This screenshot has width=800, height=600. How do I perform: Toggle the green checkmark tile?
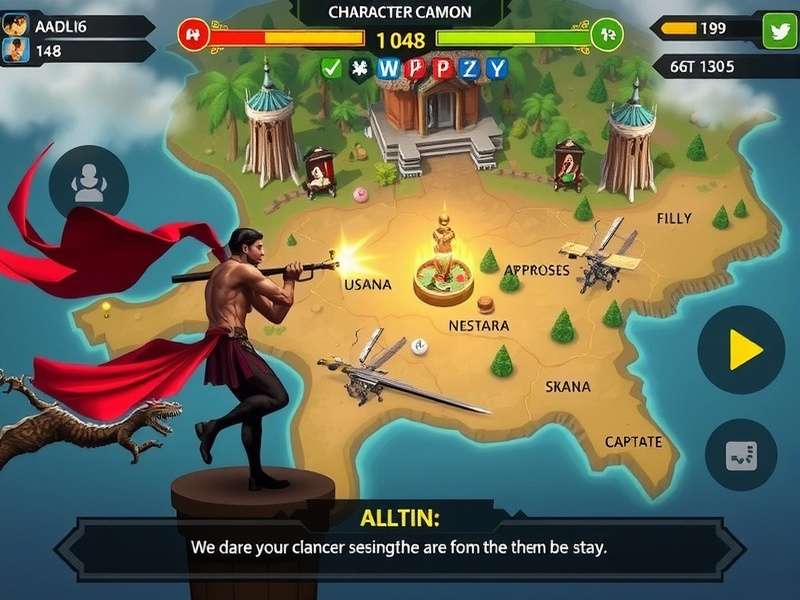(332, 68)
